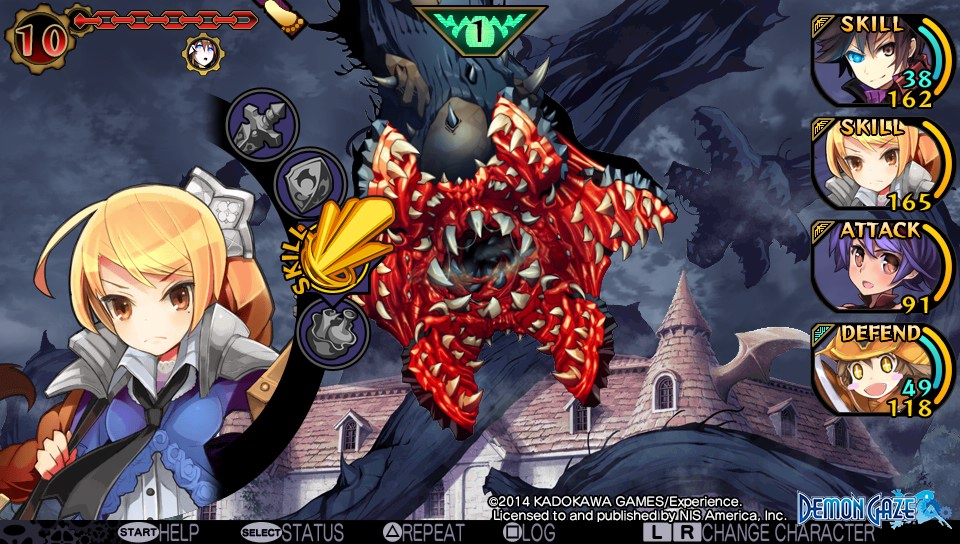Pick the blonde party member's SKILL panel
The height and width of the screenshot is (544, 960).
click(x=876, y=163)
